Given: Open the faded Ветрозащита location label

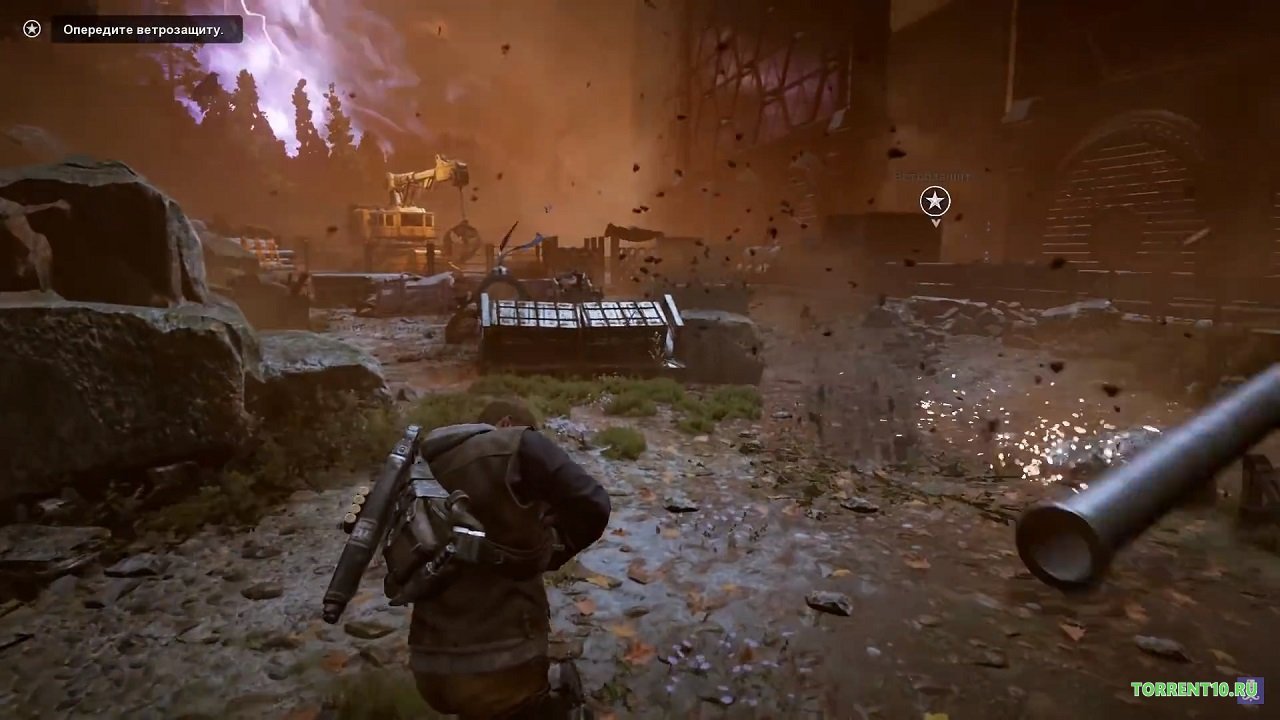Looking at the screenshot, I should 932,174.
